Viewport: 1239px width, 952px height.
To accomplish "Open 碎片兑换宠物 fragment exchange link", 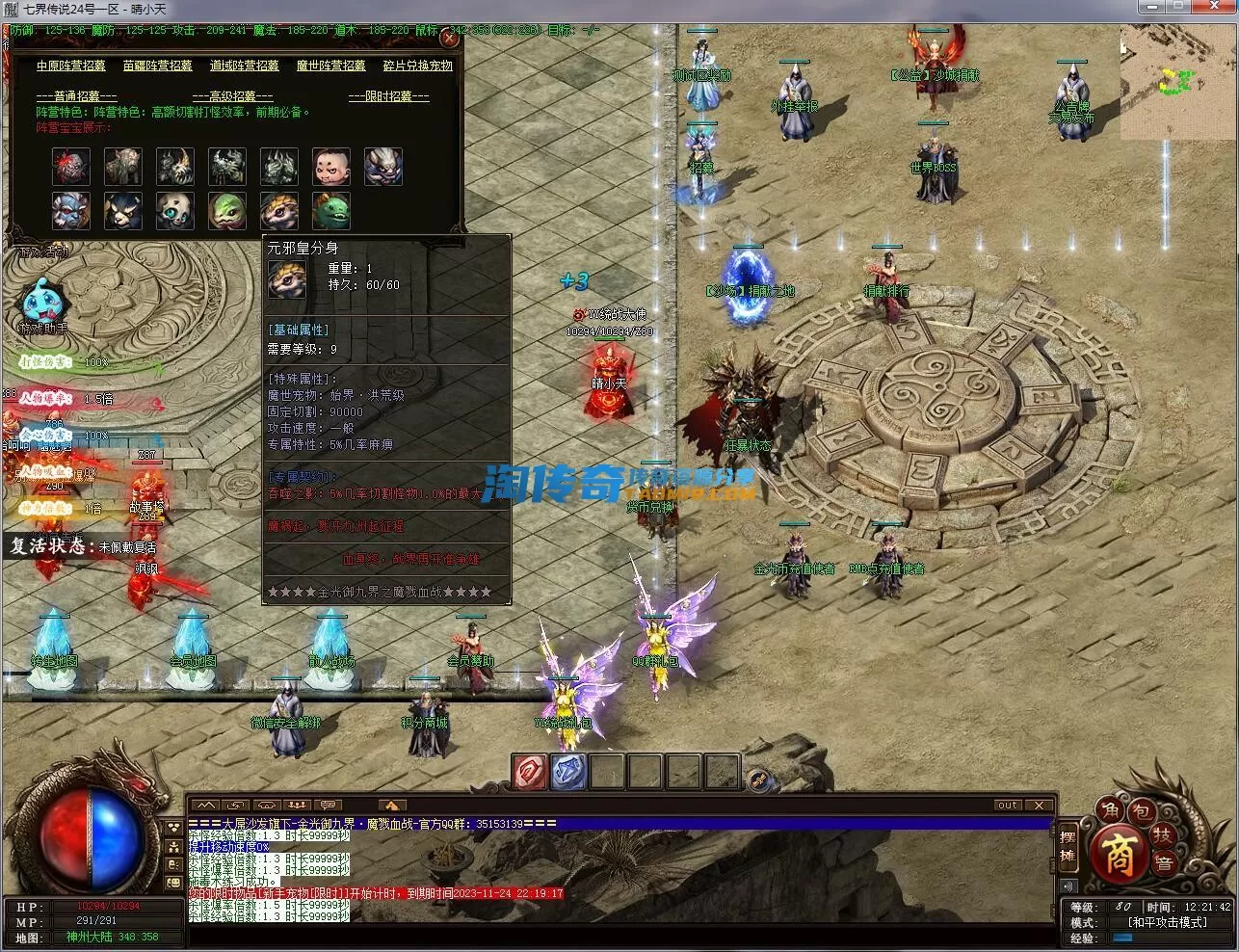I will pos(417,66).
